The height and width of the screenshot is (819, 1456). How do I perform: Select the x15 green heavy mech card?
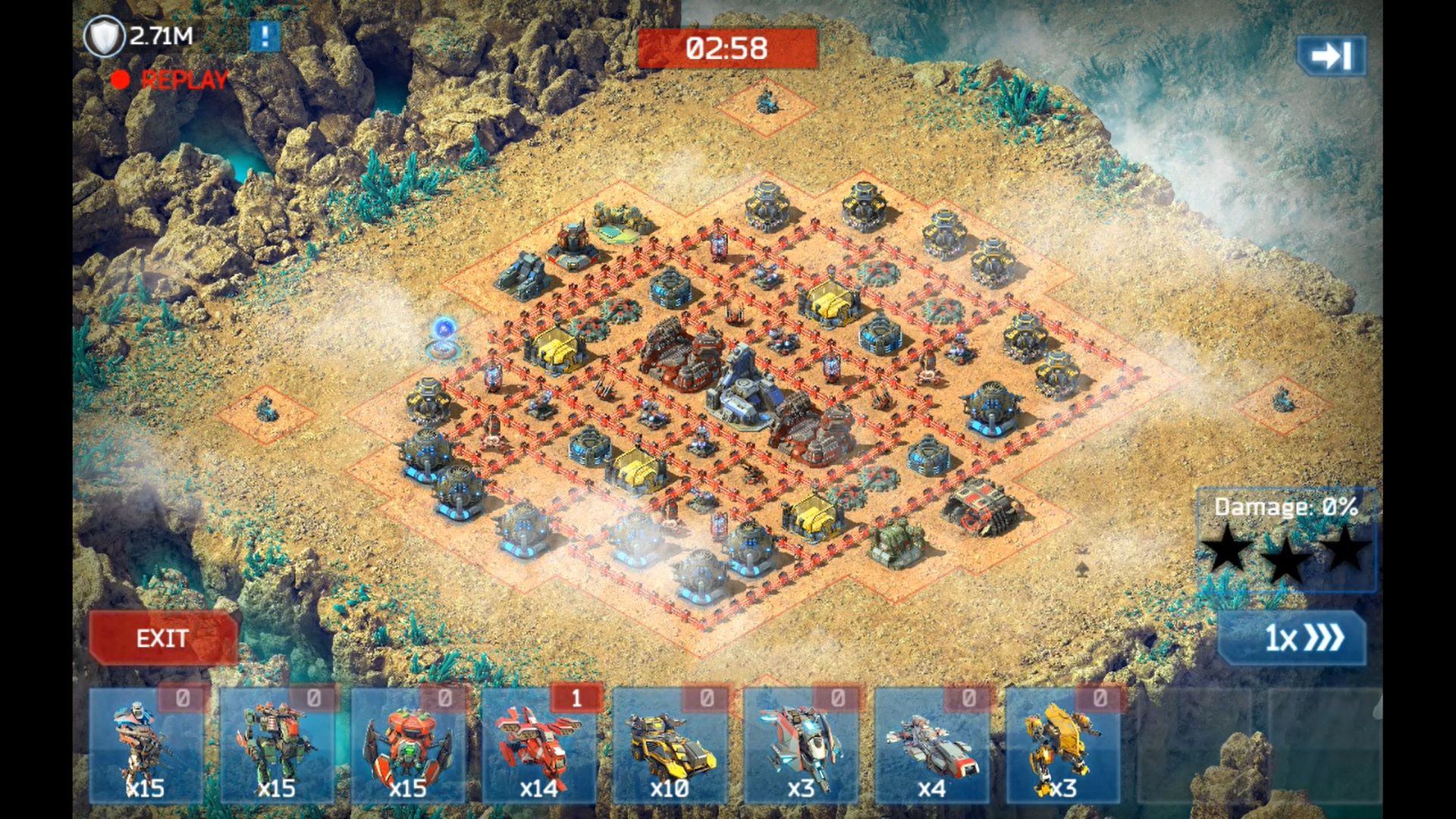point(278,747)
